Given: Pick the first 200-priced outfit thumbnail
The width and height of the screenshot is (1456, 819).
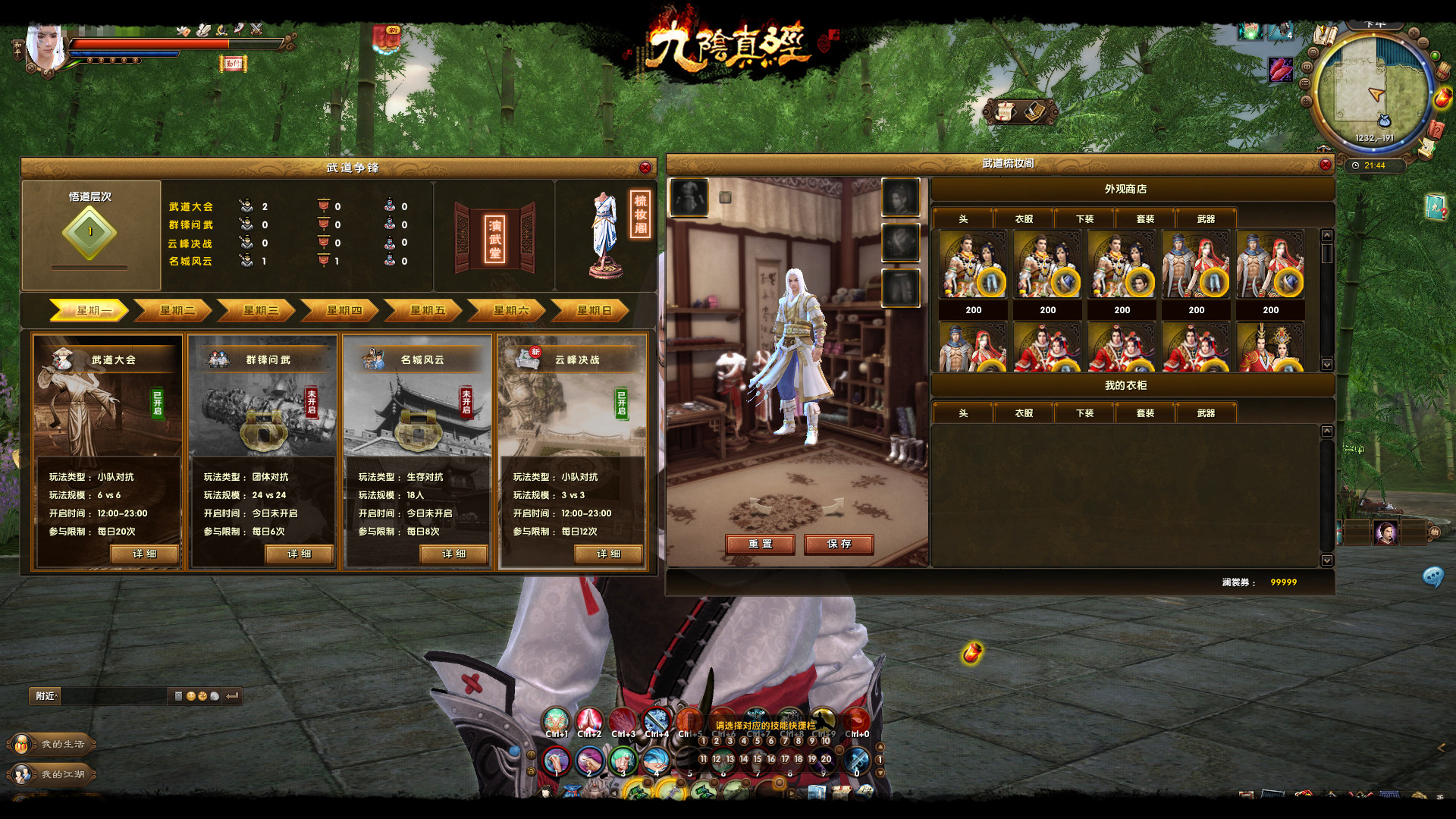Looking at the screenshot, I should click(973, 265).
